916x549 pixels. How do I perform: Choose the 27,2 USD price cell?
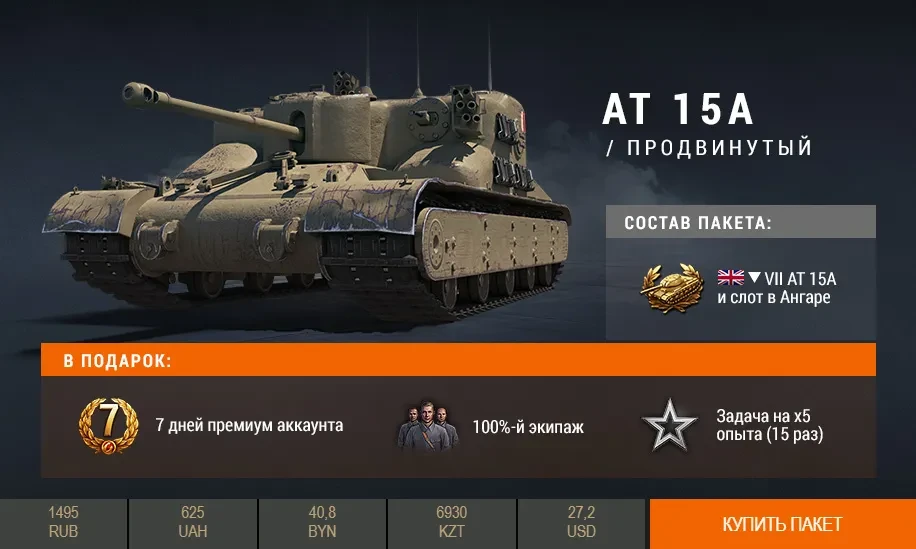coord(581,524)
